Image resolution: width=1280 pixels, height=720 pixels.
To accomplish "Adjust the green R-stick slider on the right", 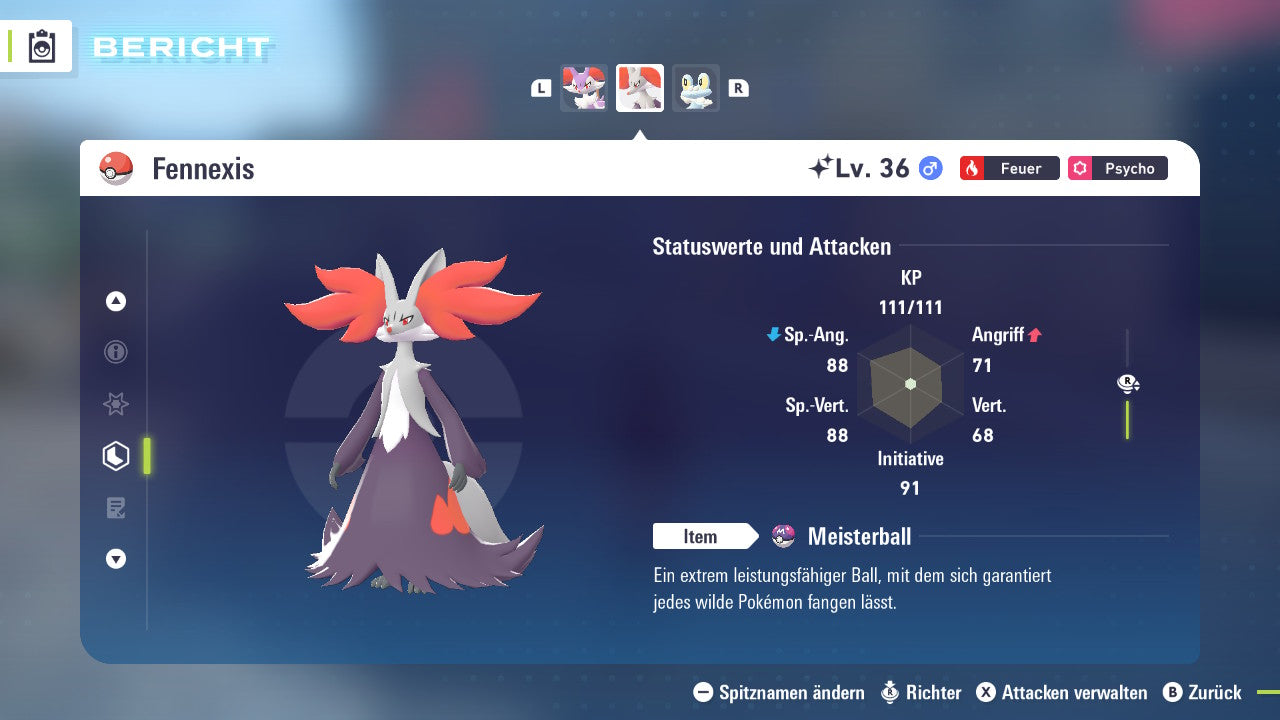I will pos(1128,420).
